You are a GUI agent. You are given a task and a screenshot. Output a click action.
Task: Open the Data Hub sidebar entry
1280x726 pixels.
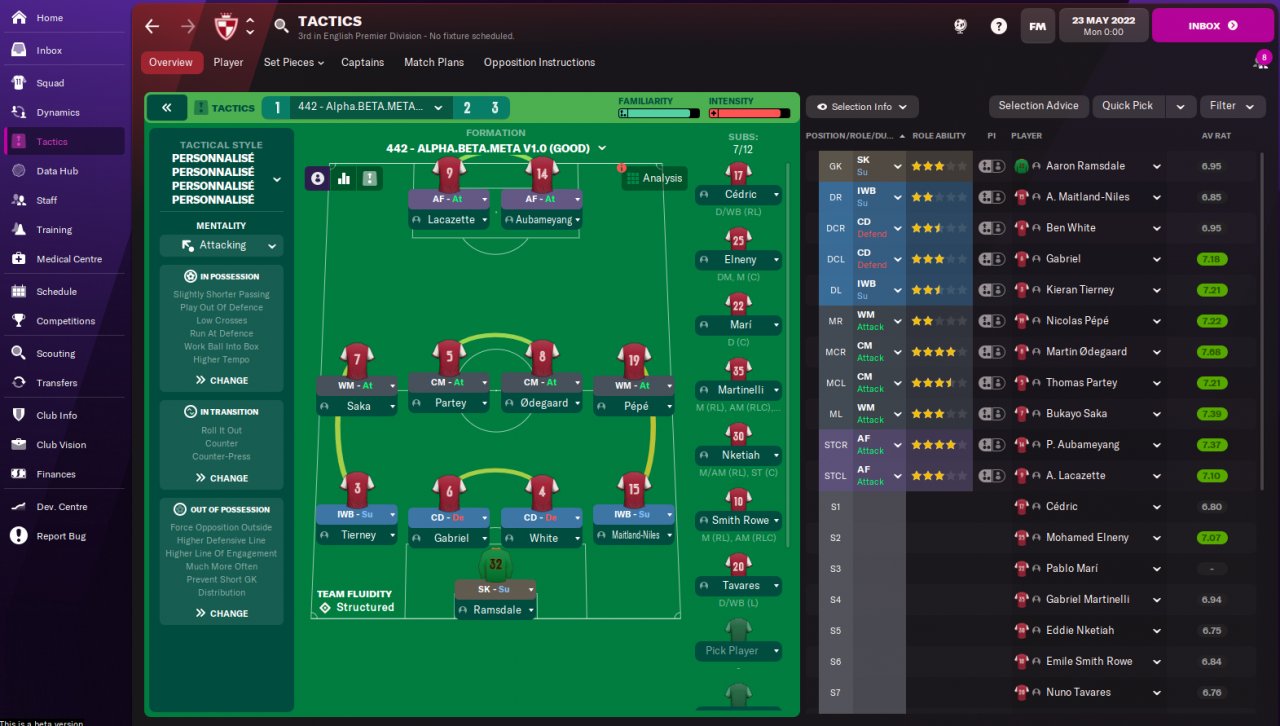[57, 171]
